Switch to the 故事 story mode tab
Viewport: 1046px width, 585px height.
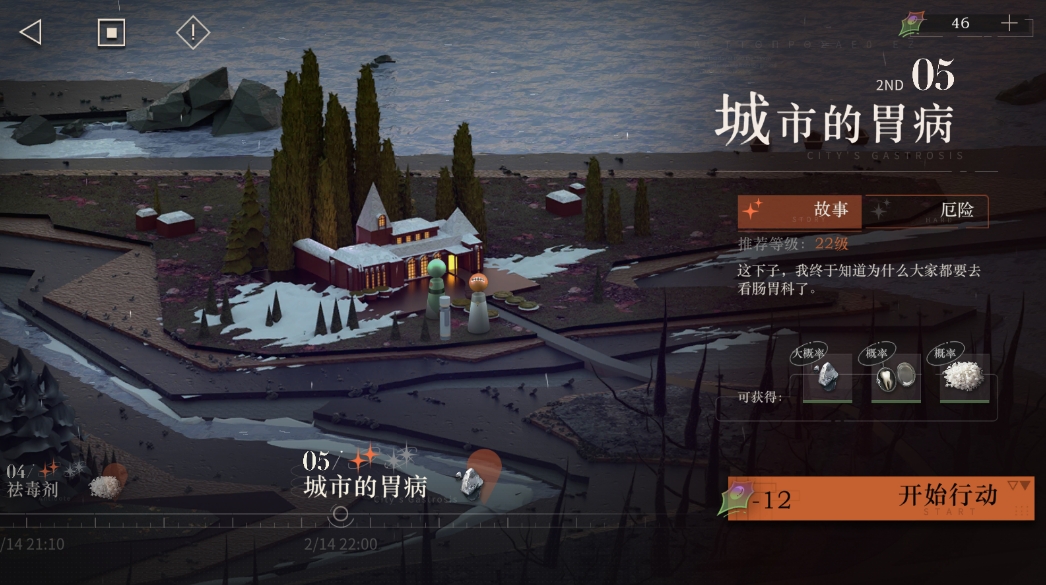[801, 210]
